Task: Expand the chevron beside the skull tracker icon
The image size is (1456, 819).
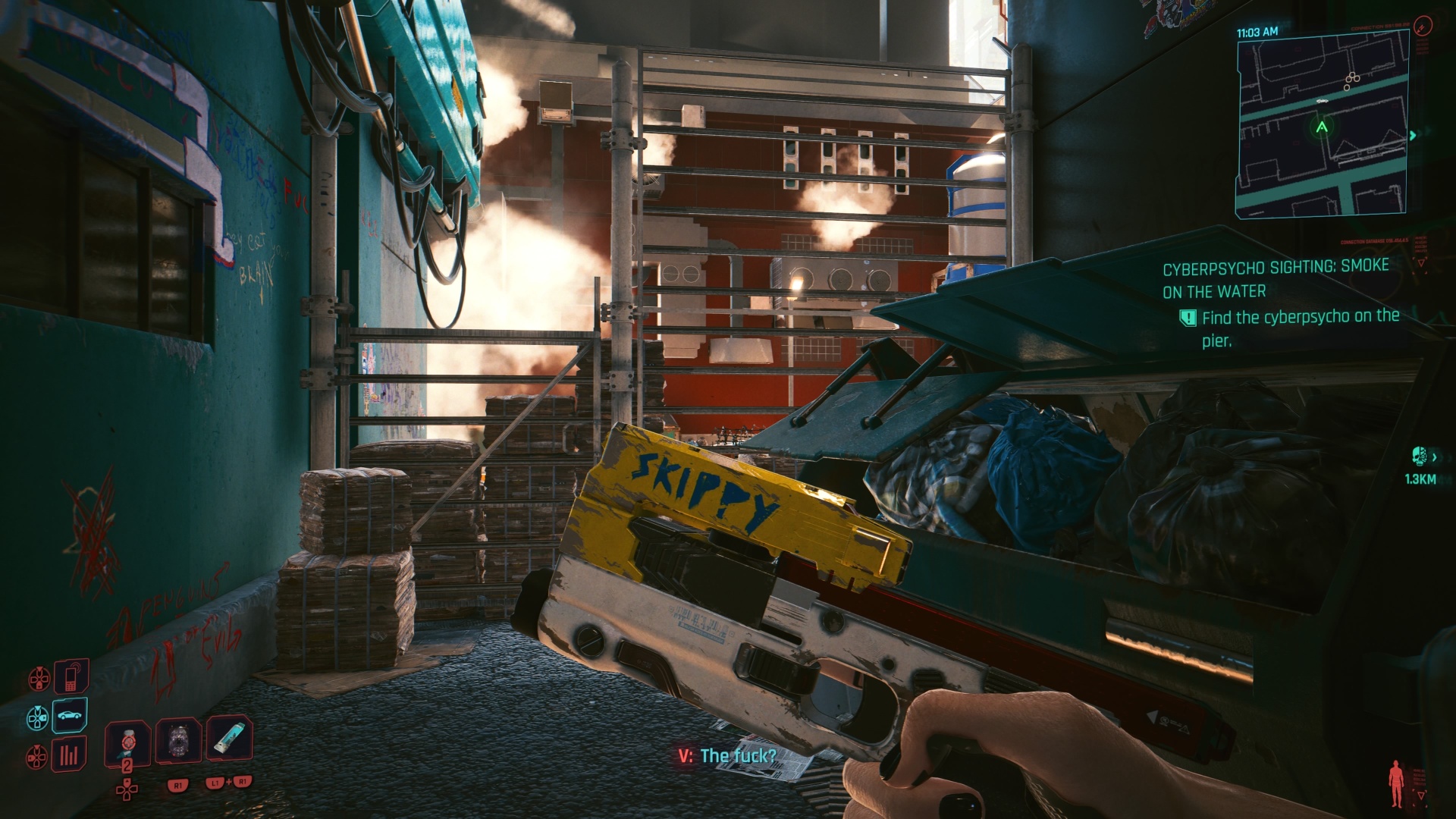Action: [1434, 457]
